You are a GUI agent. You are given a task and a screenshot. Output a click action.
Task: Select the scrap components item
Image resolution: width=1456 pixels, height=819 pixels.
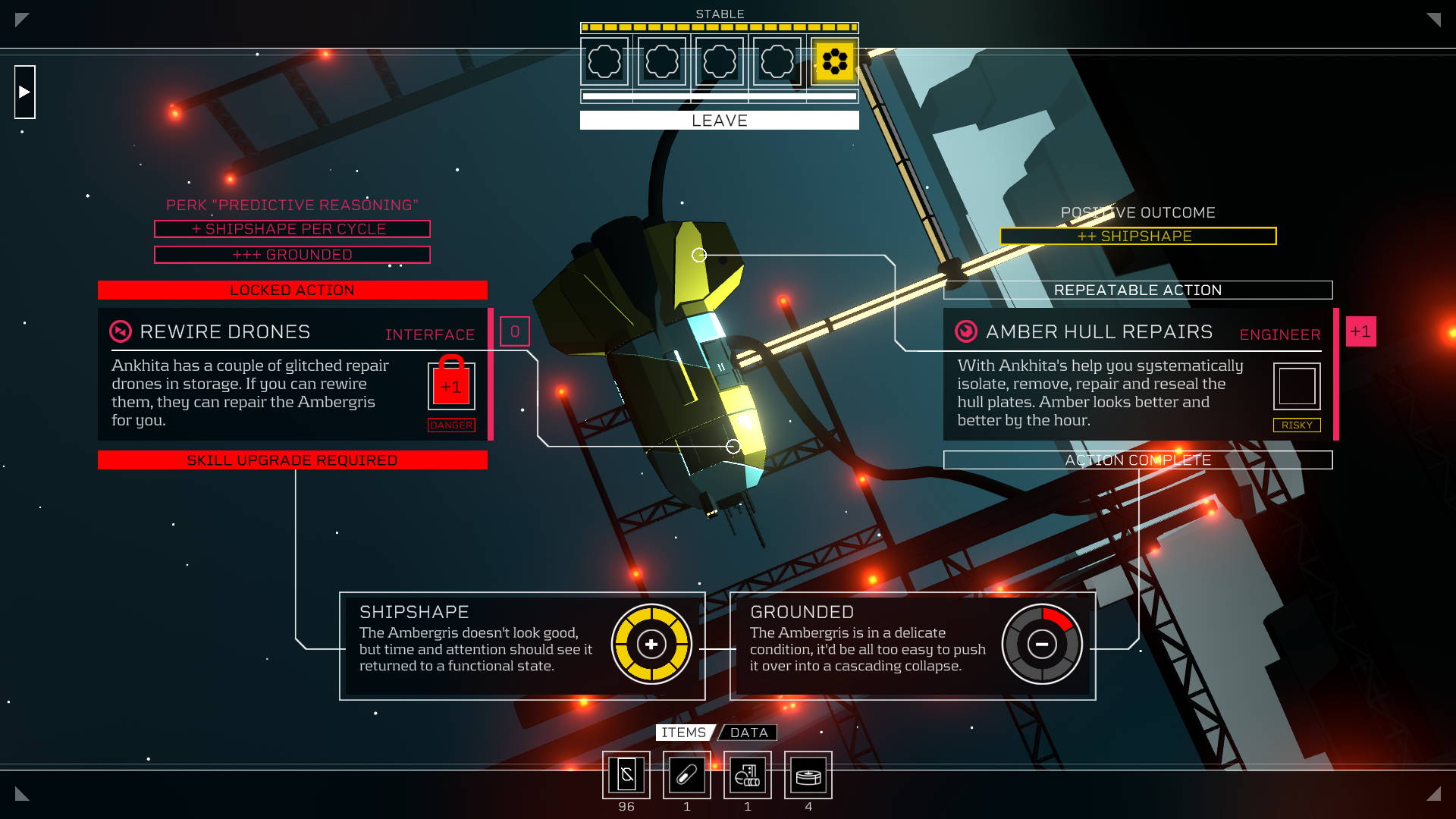[748, 774]
